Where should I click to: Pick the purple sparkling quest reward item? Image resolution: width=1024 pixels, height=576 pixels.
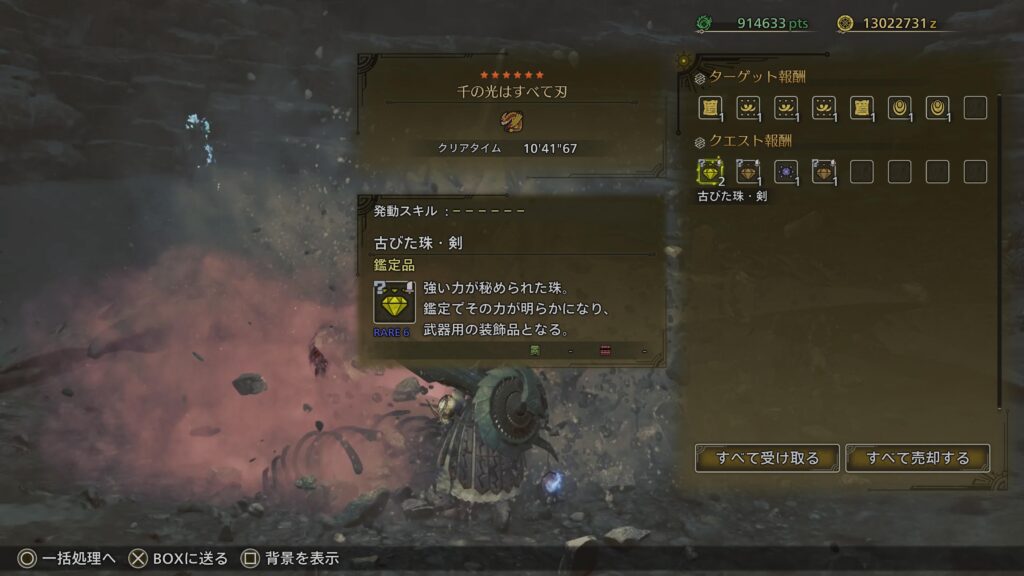coord(786,172)
